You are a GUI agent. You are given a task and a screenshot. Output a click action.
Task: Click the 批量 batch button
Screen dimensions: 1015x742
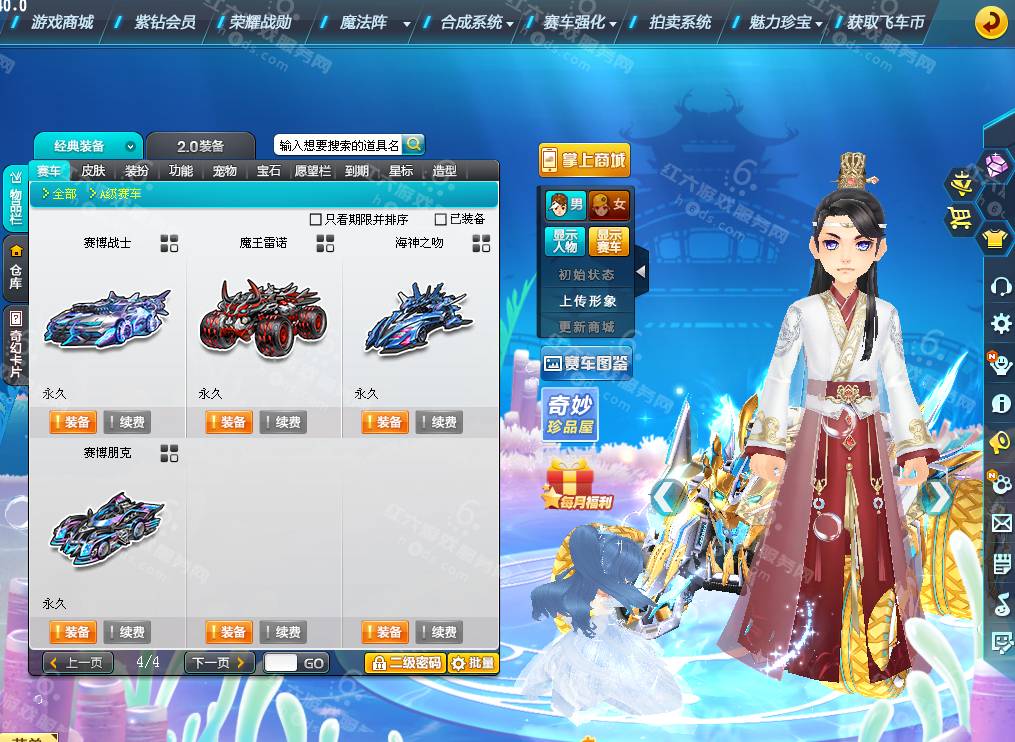pos(473,662)
